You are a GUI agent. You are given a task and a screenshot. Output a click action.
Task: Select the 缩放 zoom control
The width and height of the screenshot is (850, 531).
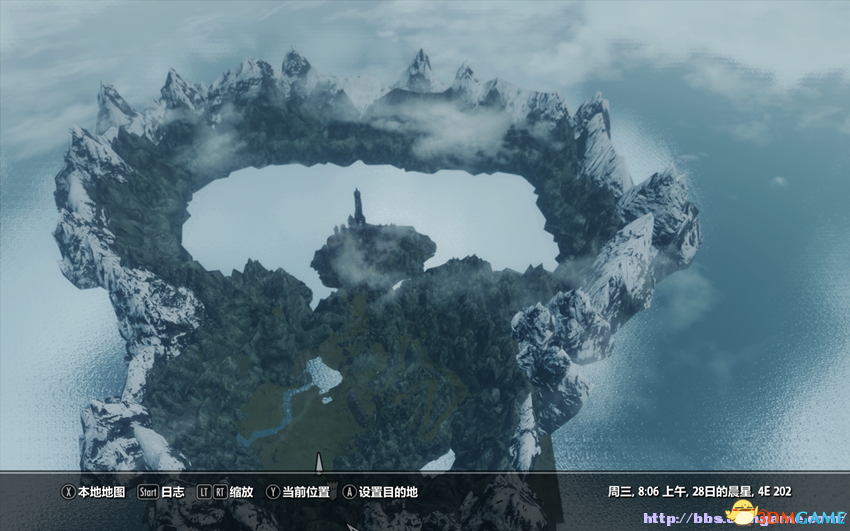click(x=226, y=492)
